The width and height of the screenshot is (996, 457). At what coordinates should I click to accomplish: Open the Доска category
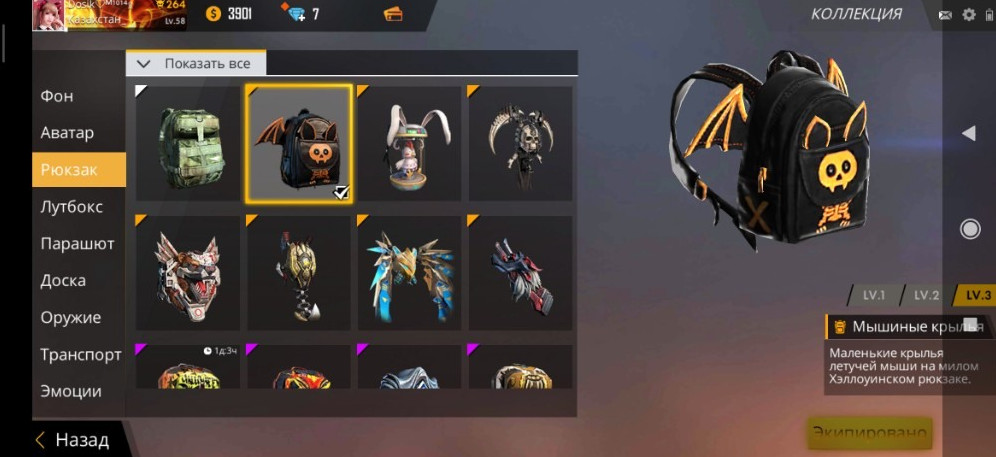click(63, 281)
